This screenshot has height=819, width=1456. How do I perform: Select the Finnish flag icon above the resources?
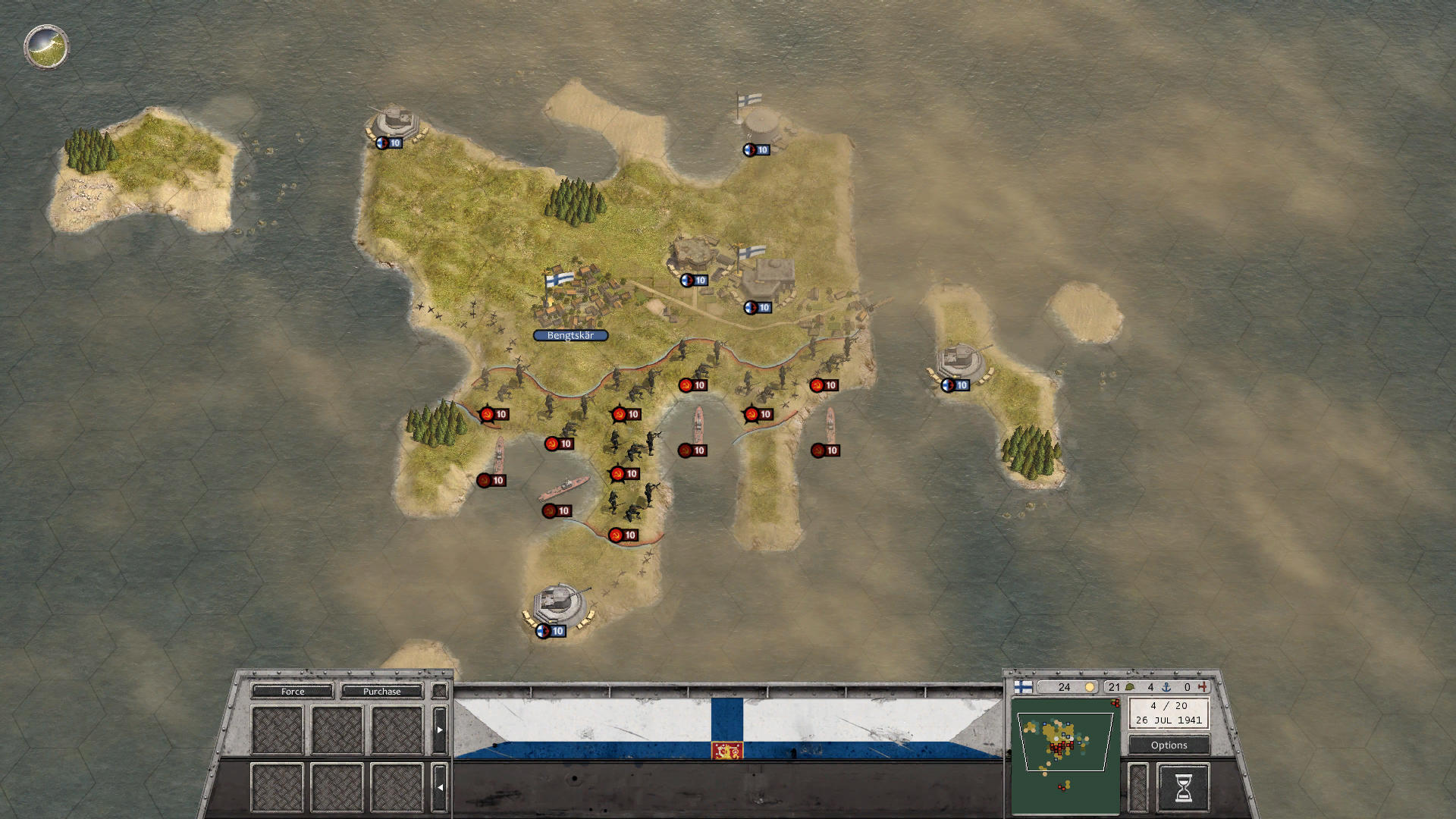1023,687
